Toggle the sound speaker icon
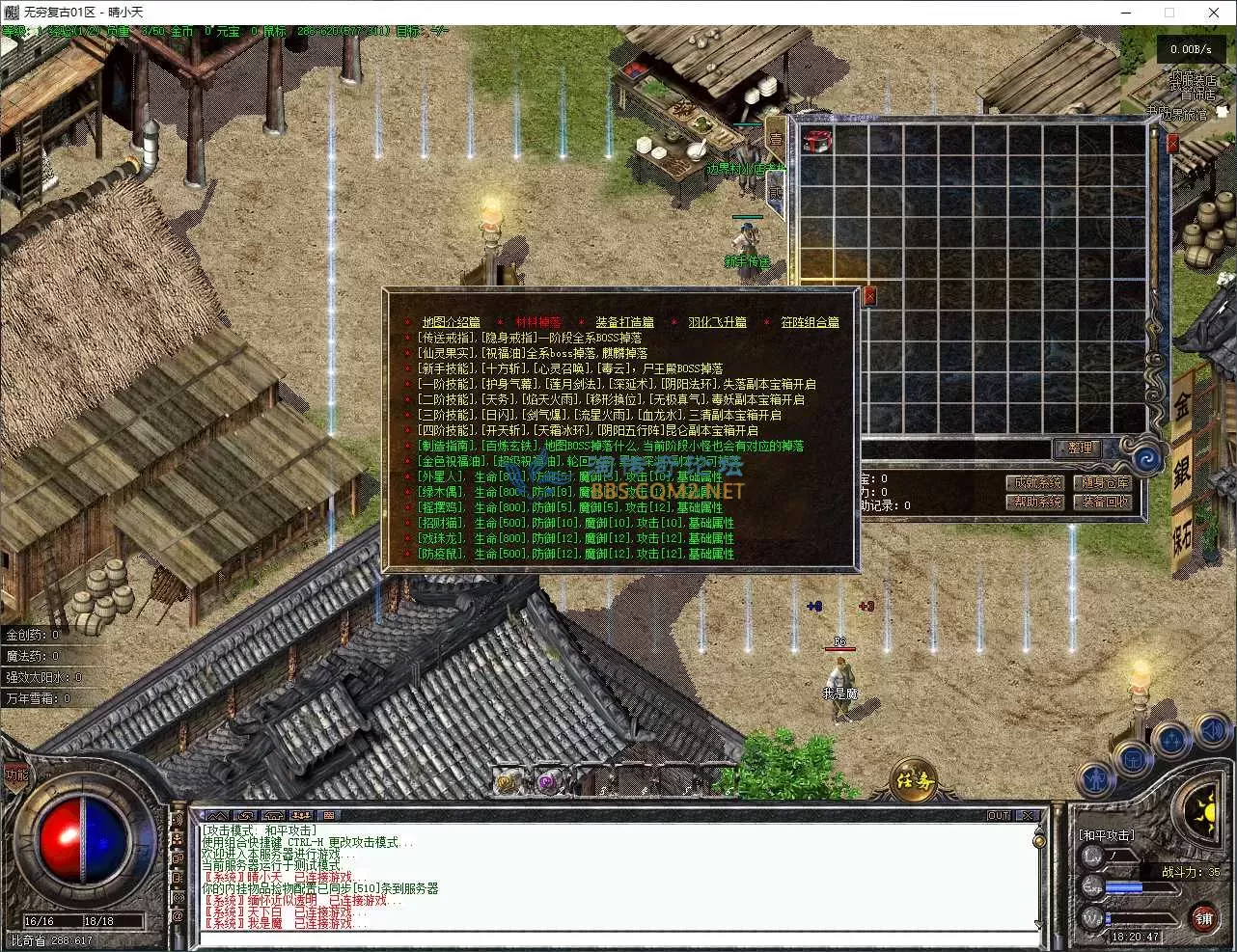This screenshot has height=952, width=1237. (1212, 733)
